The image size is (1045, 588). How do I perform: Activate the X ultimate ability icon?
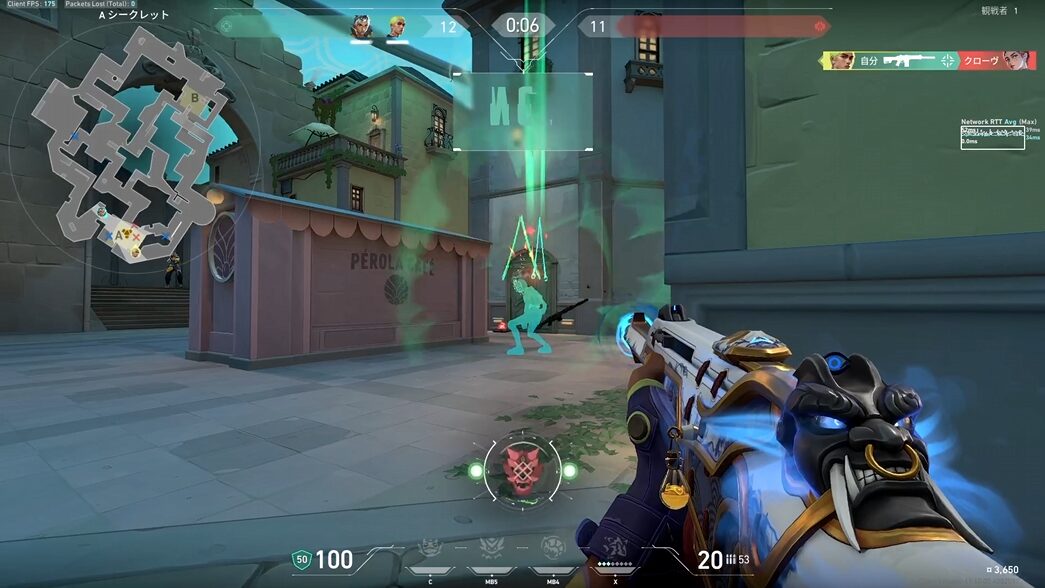click(x=613, y=549)
